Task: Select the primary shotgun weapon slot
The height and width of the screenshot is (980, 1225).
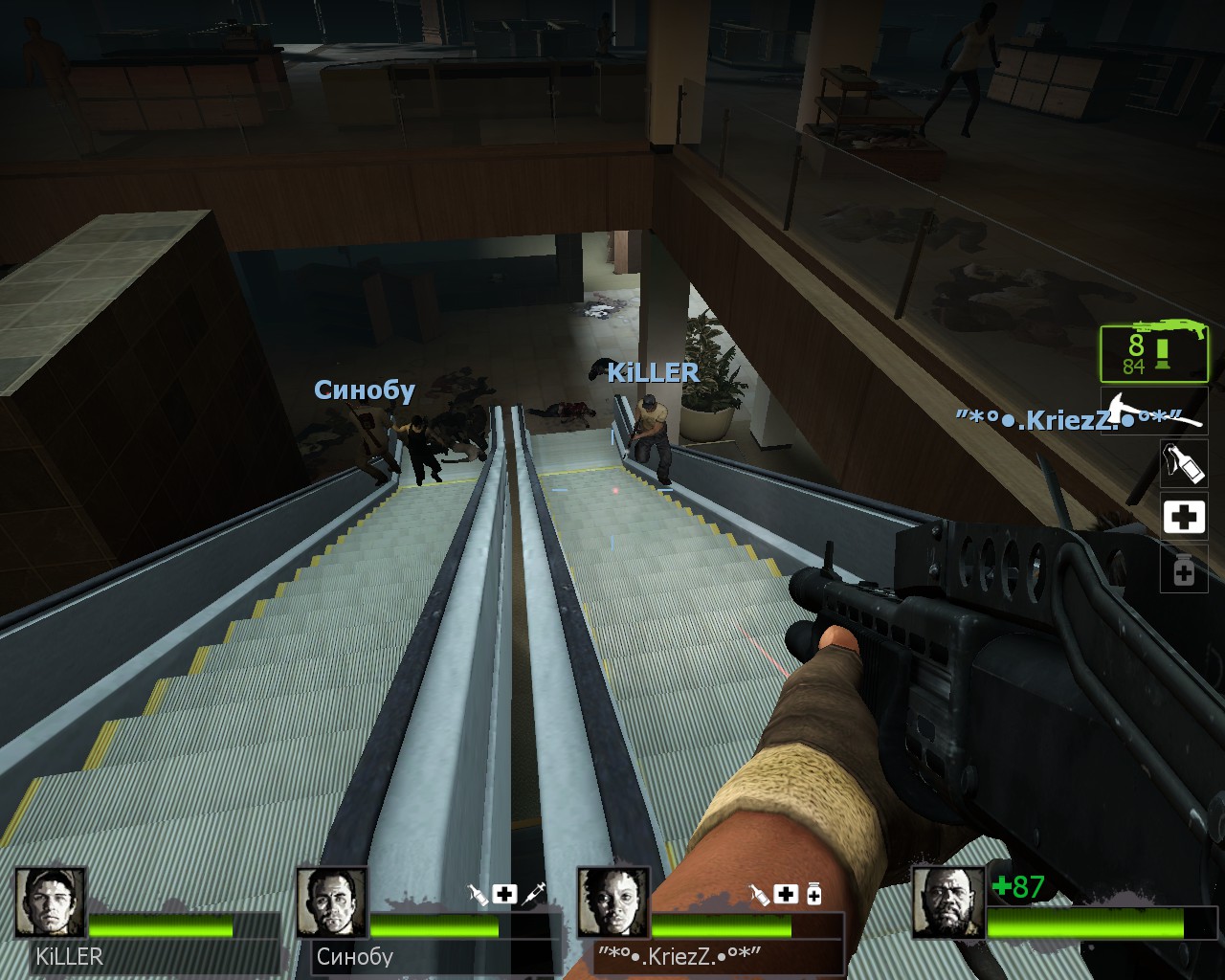Action: [x=1153, y=353]
